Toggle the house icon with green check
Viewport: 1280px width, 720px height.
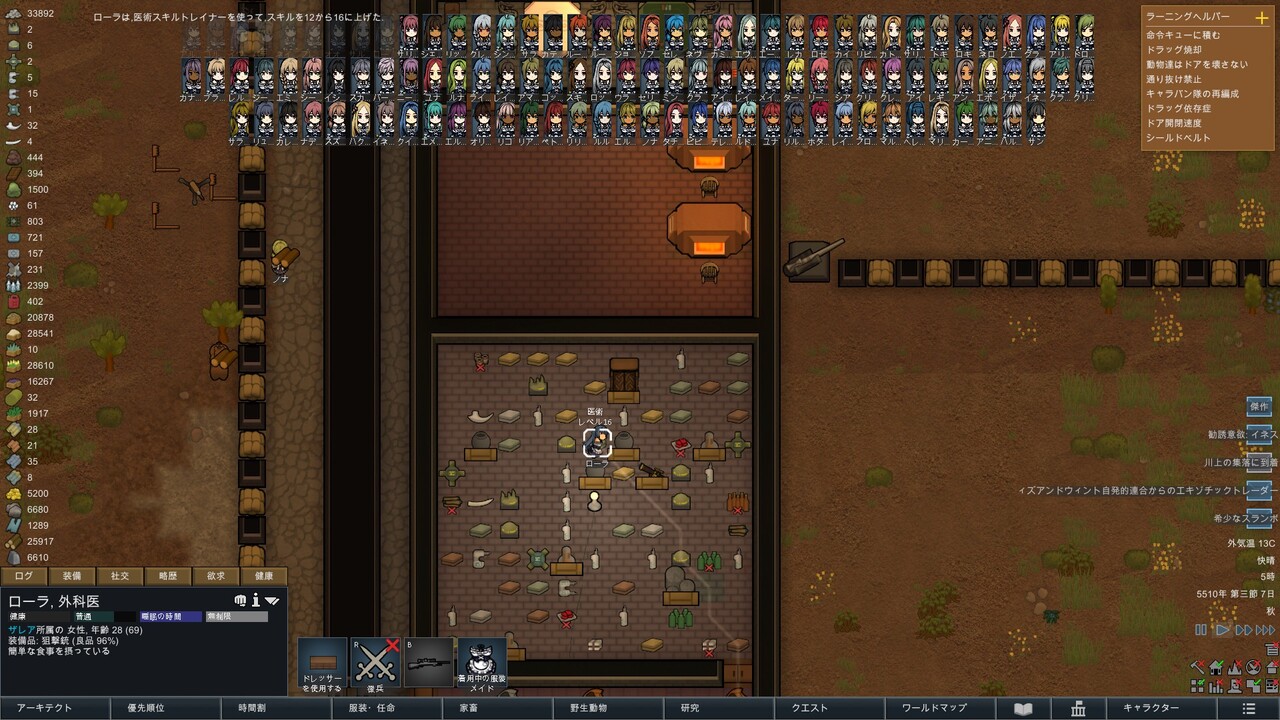(x=1216, y=667)
